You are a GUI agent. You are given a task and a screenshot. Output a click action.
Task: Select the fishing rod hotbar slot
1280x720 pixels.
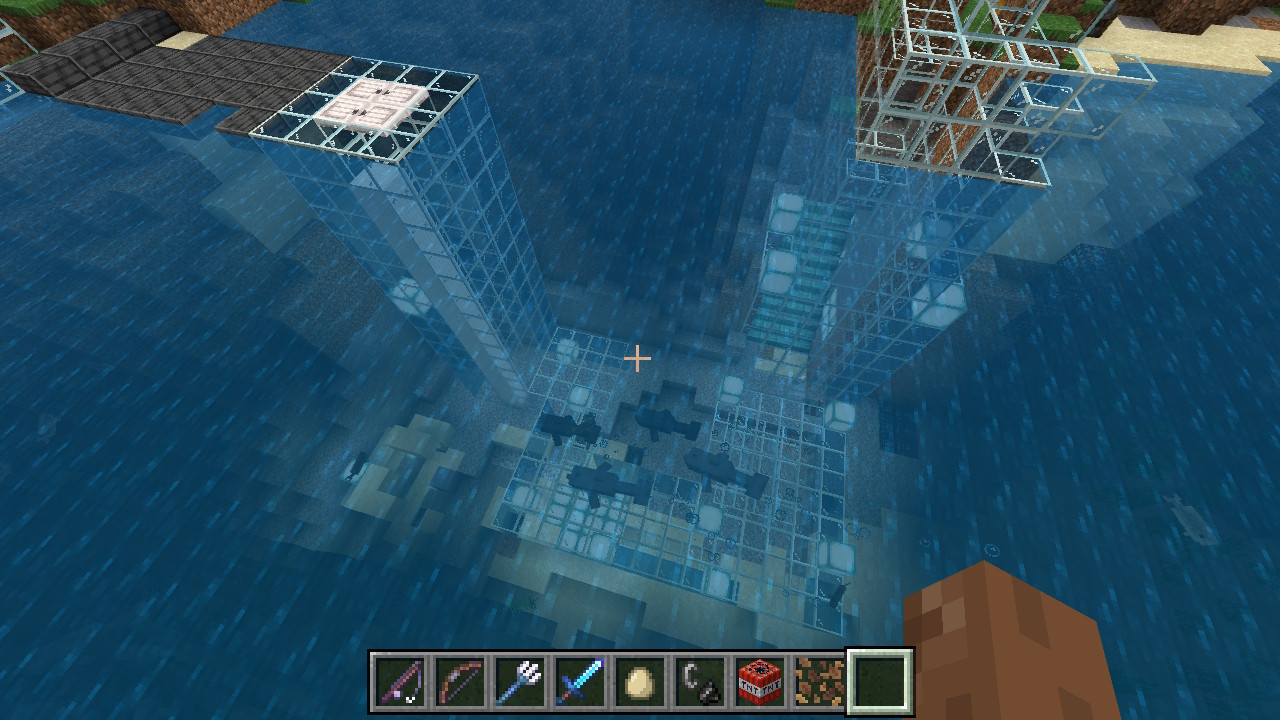tap(400, 683)
